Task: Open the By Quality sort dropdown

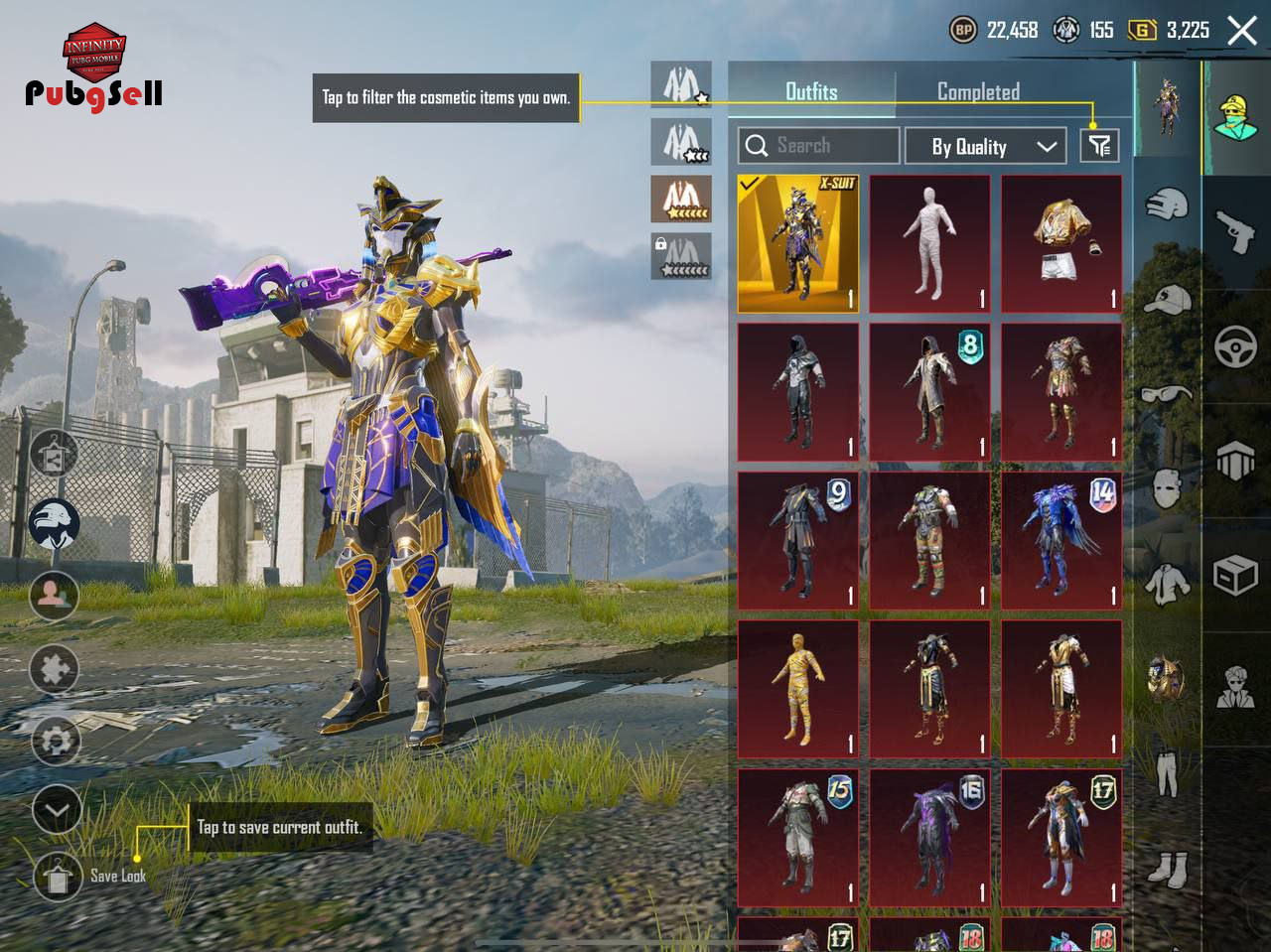Action: tap(985, 147)
